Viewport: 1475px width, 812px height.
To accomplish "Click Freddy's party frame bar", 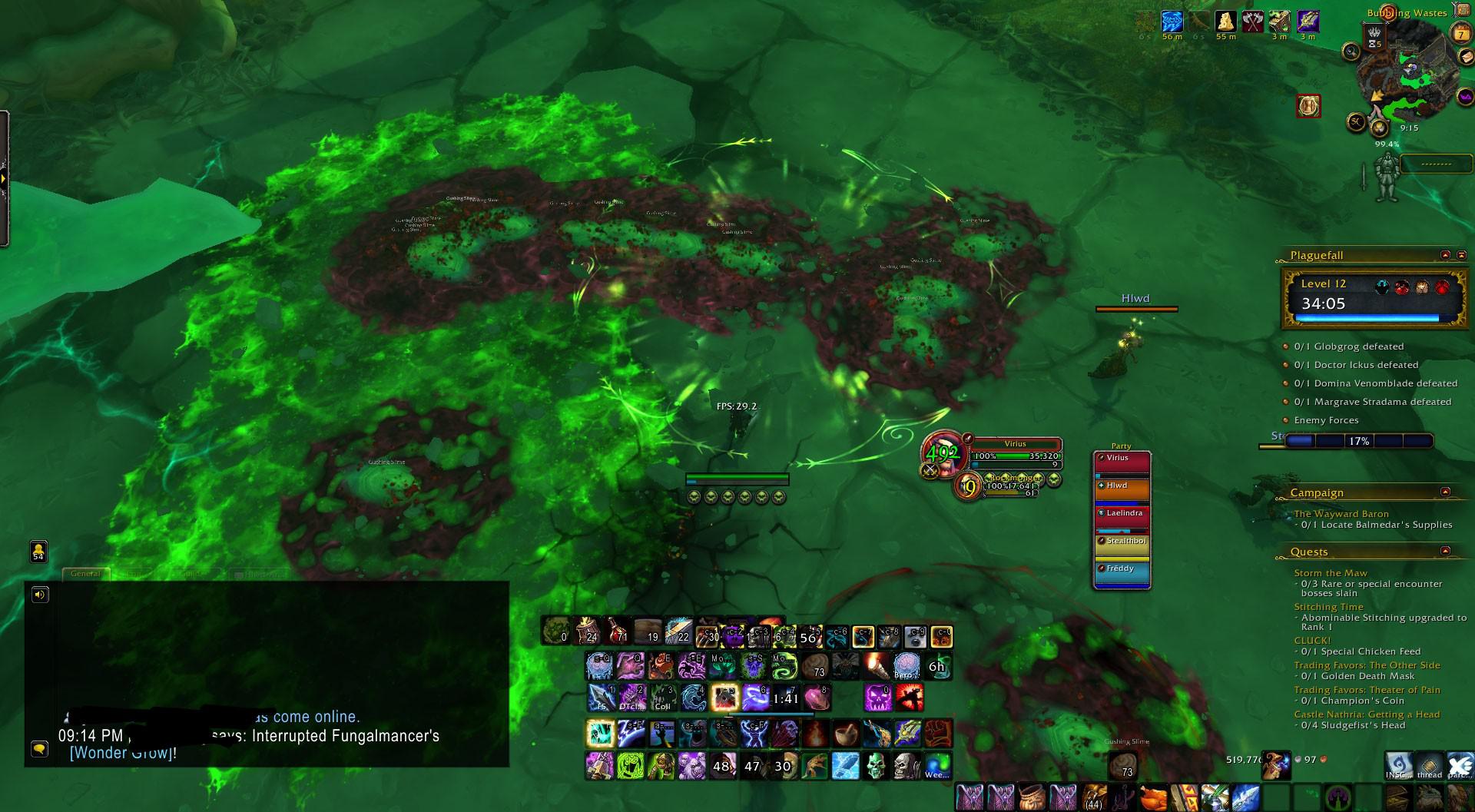I will [1121, 569].
